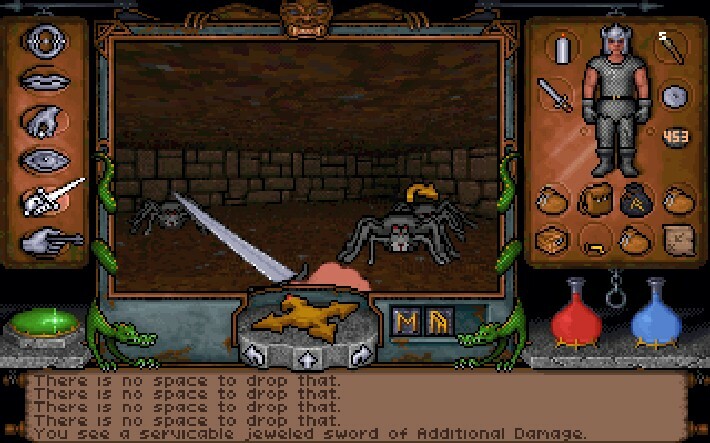Click the gold compass

click(303, 315)
